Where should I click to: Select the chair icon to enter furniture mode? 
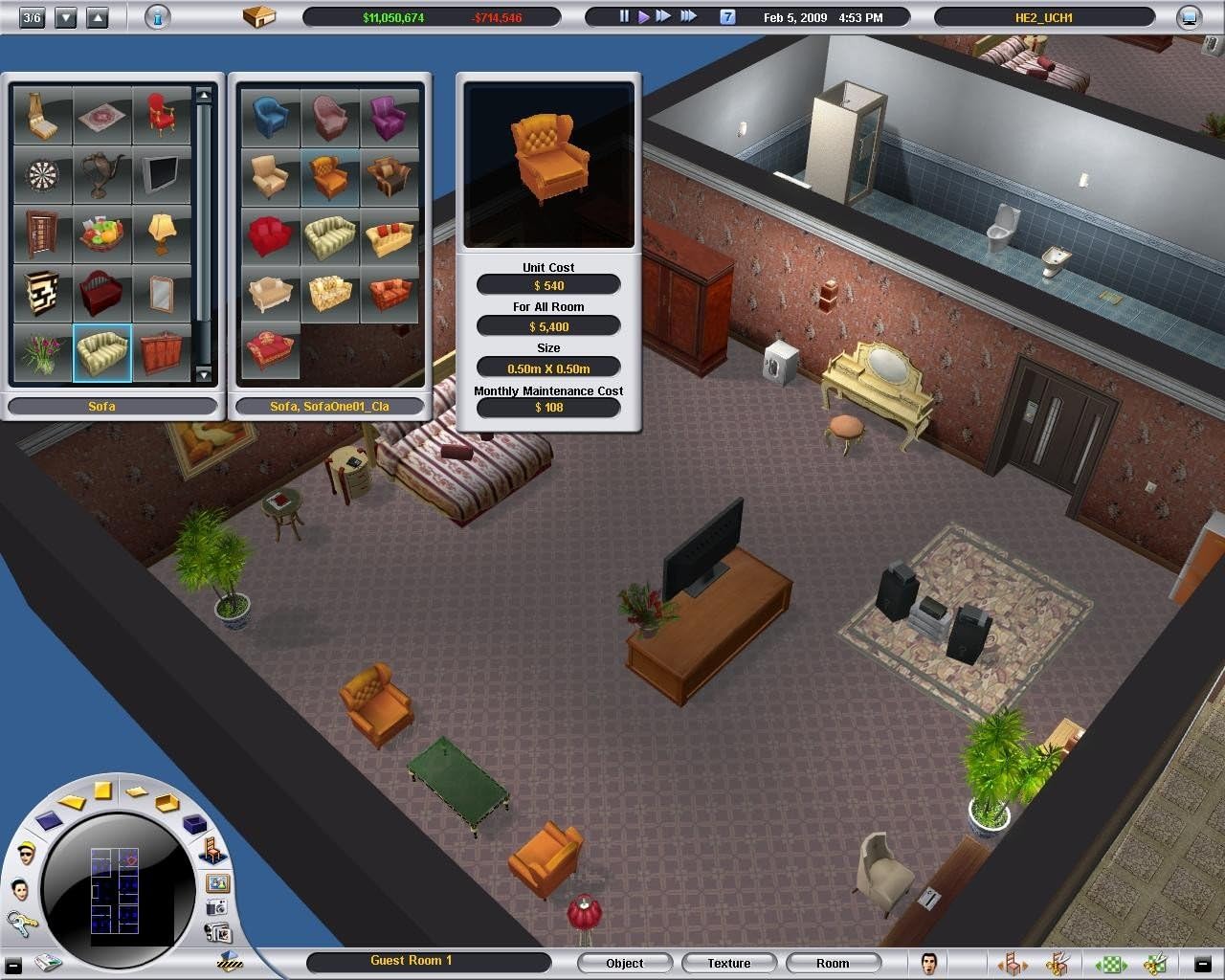tap(212, 849)
